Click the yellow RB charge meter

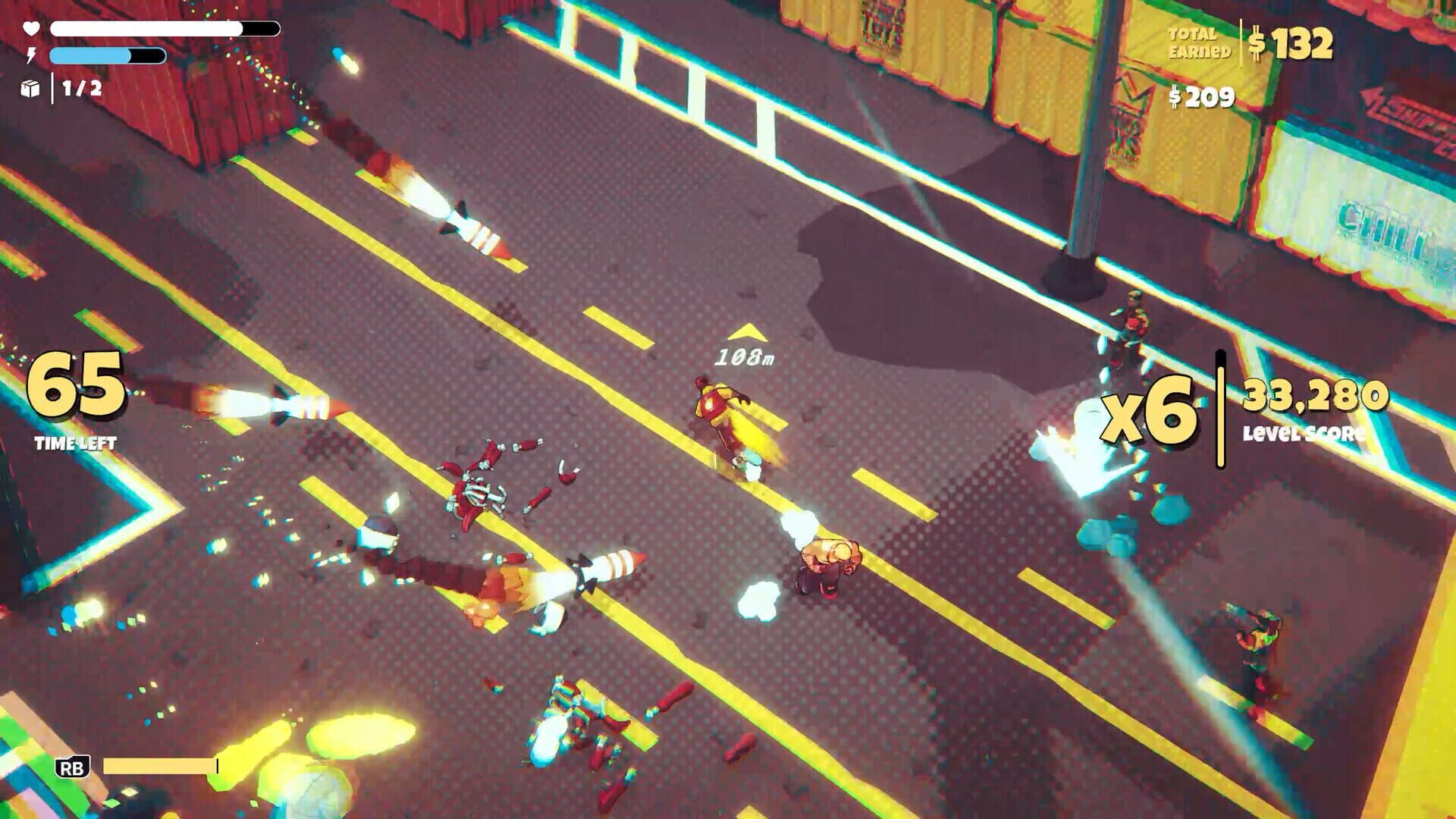click(x=159, y=767)
